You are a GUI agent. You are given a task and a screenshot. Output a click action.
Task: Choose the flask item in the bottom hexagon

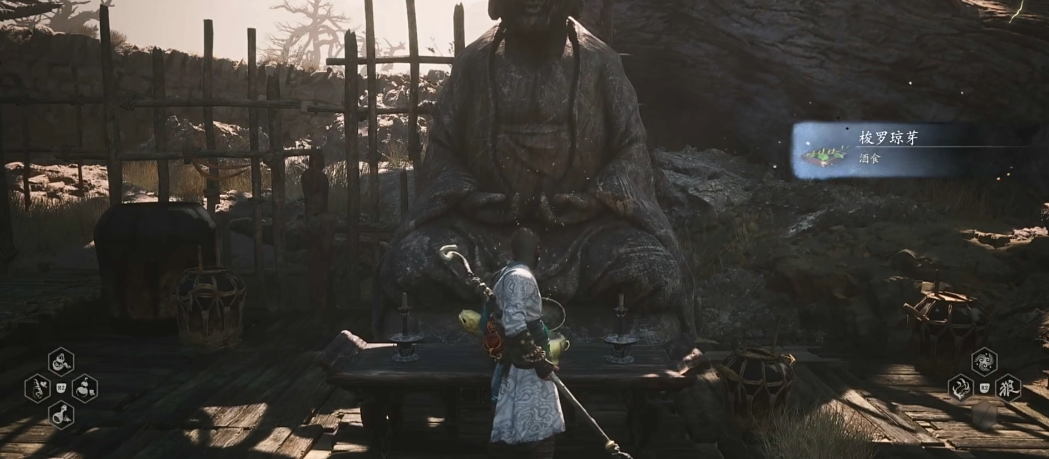tap(61, 413)
